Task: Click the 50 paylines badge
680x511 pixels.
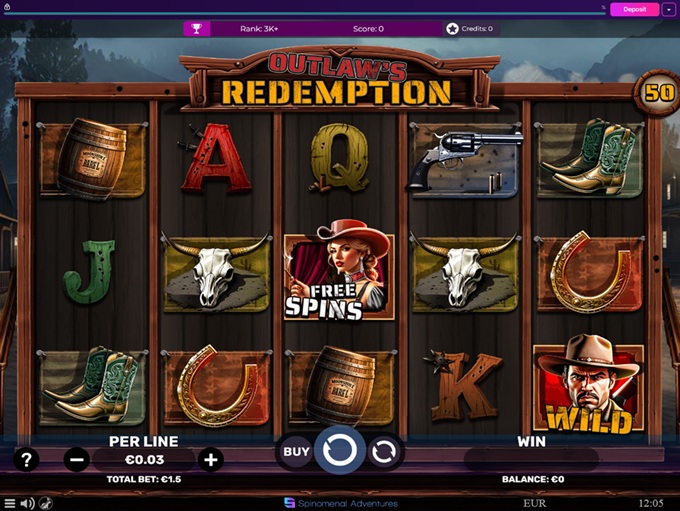Action: (x=657, y=92)
